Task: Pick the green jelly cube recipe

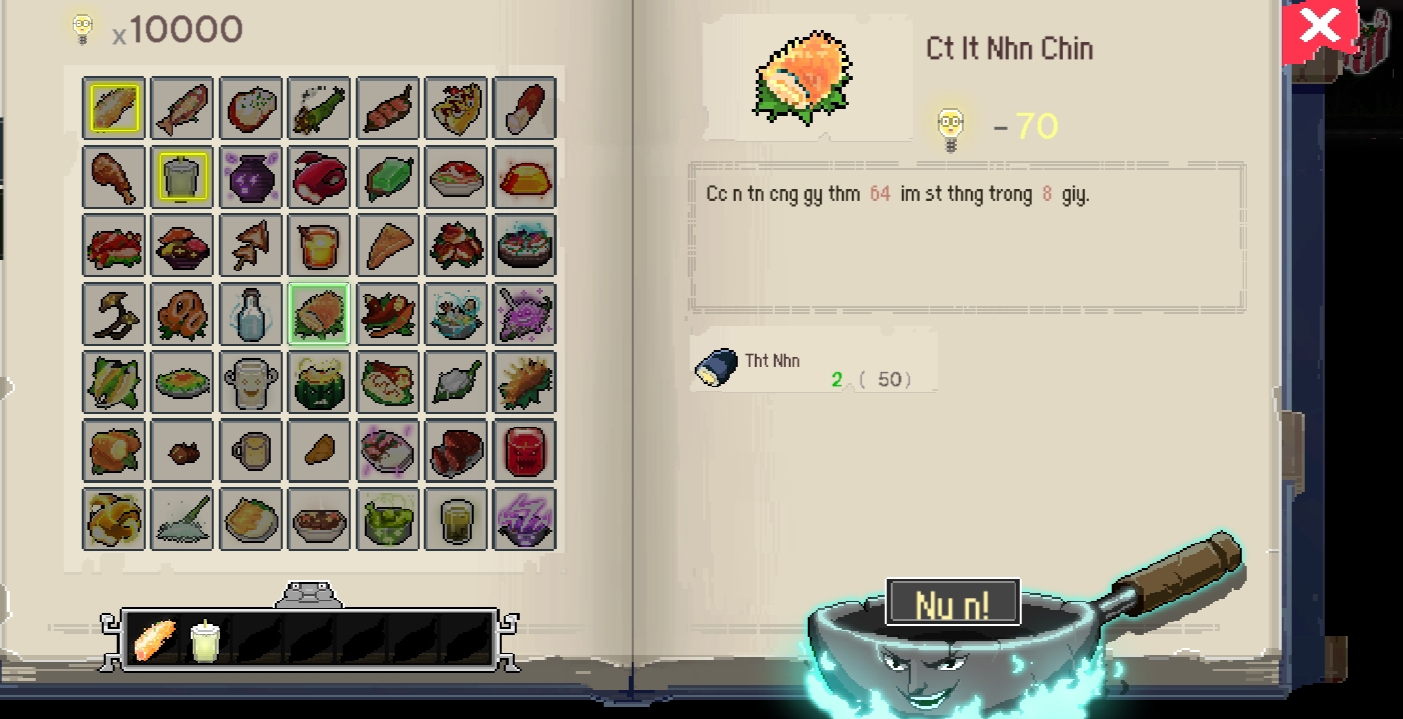Action: (387, 177)
